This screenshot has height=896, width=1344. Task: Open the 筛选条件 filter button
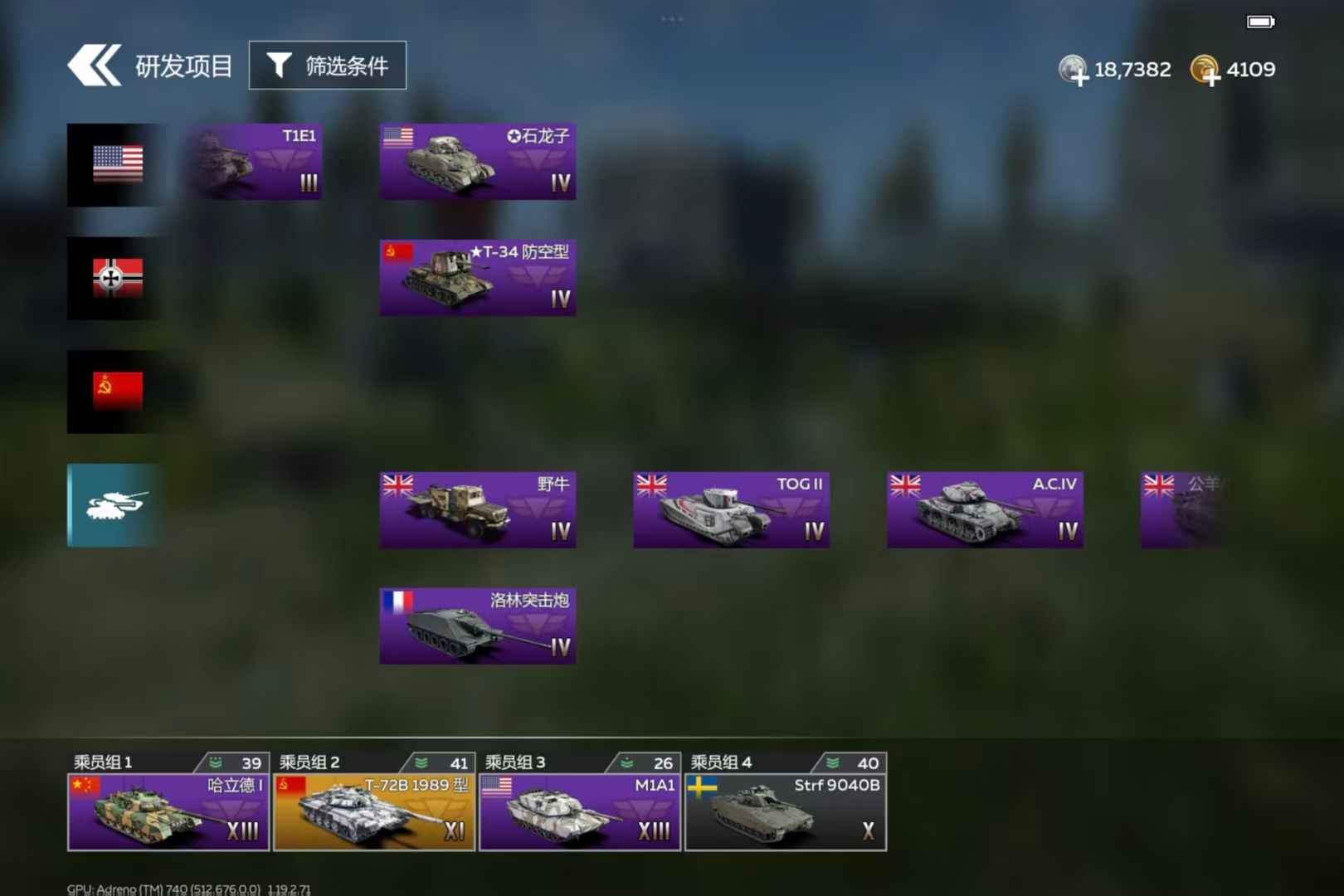click(x=328, y=66)
